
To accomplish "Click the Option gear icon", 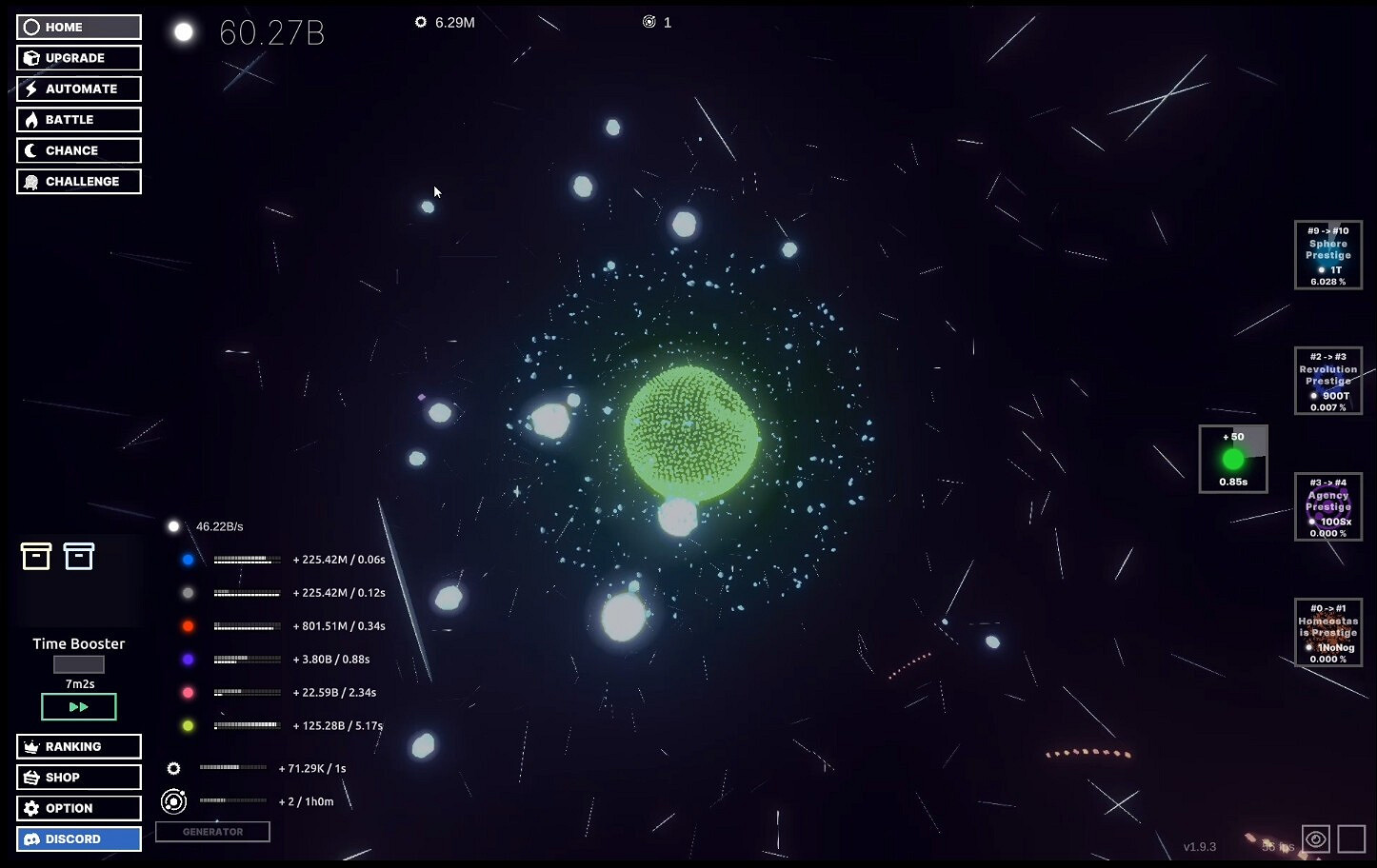I will 31,808.
